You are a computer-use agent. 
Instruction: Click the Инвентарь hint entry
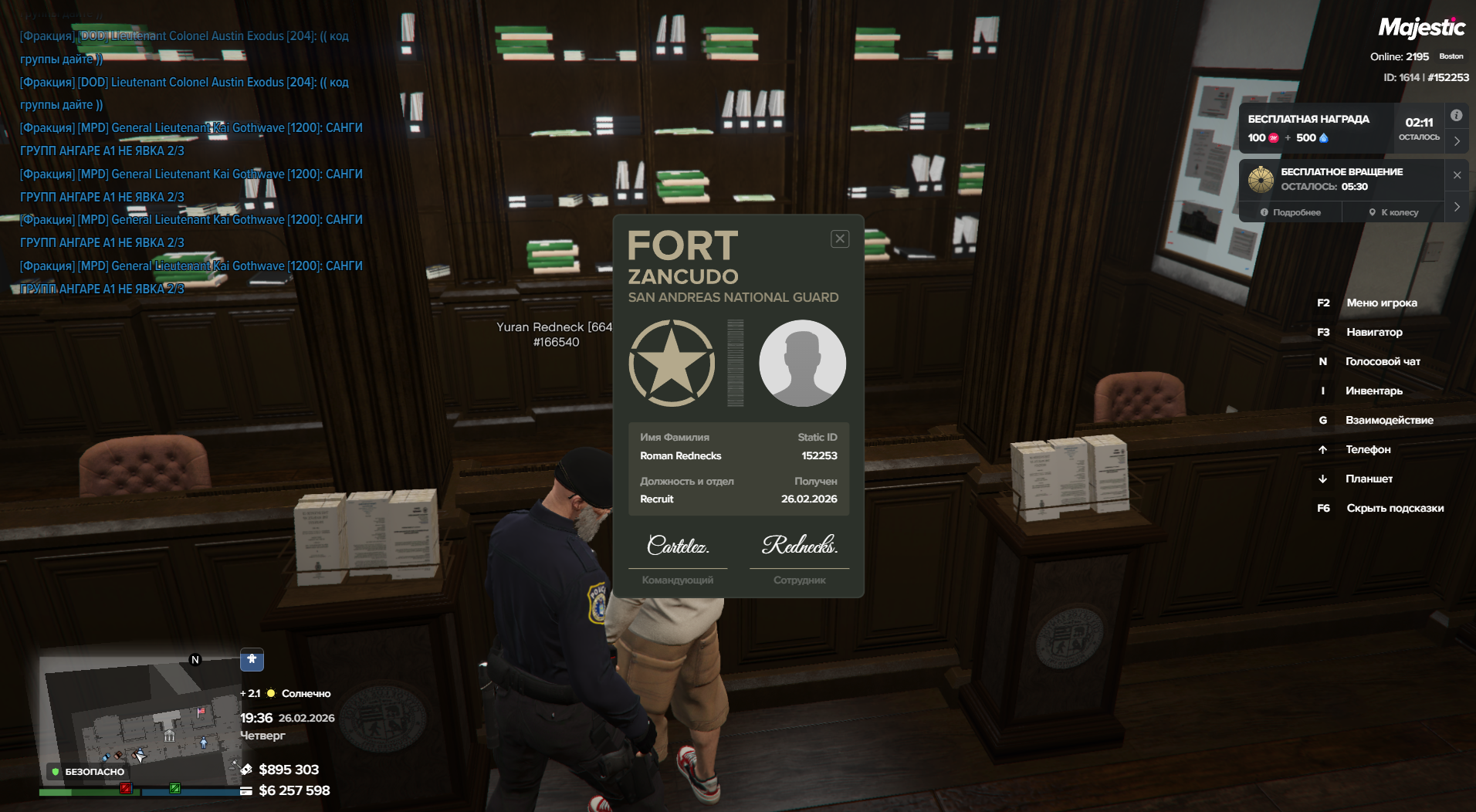point(1373,391)
